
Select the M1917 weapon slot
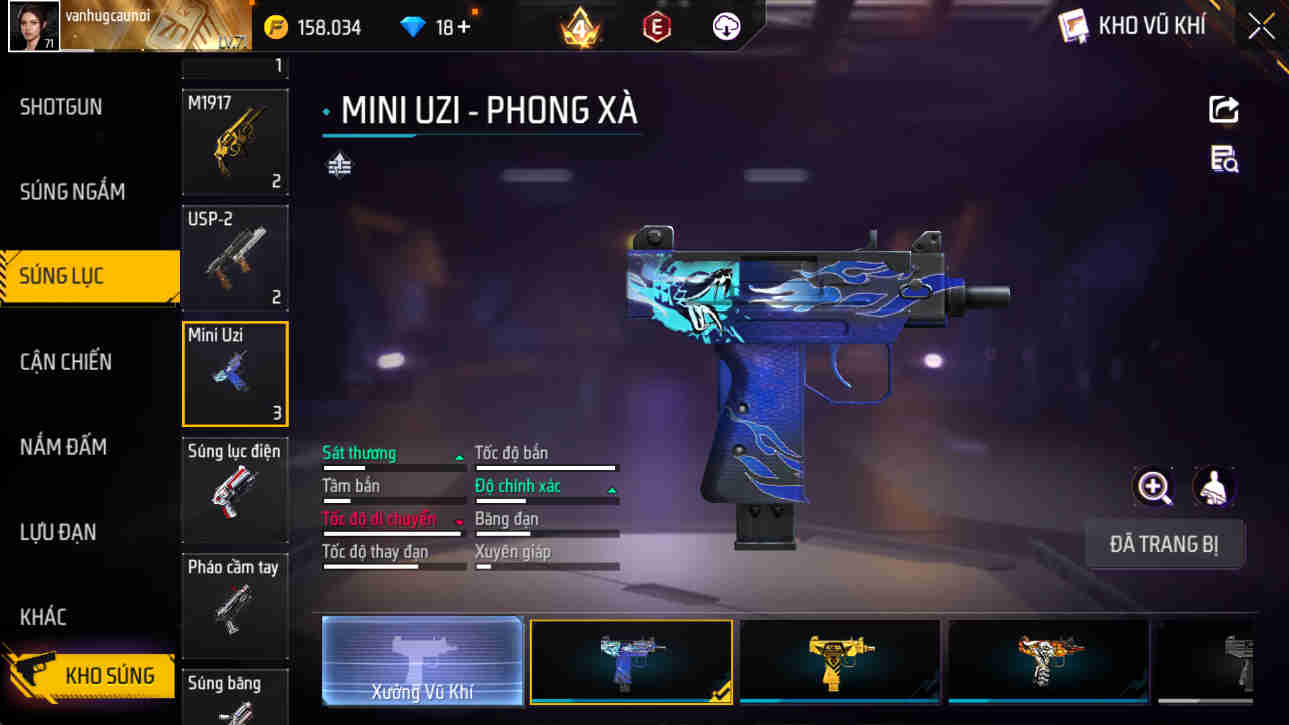click(235, 141)
